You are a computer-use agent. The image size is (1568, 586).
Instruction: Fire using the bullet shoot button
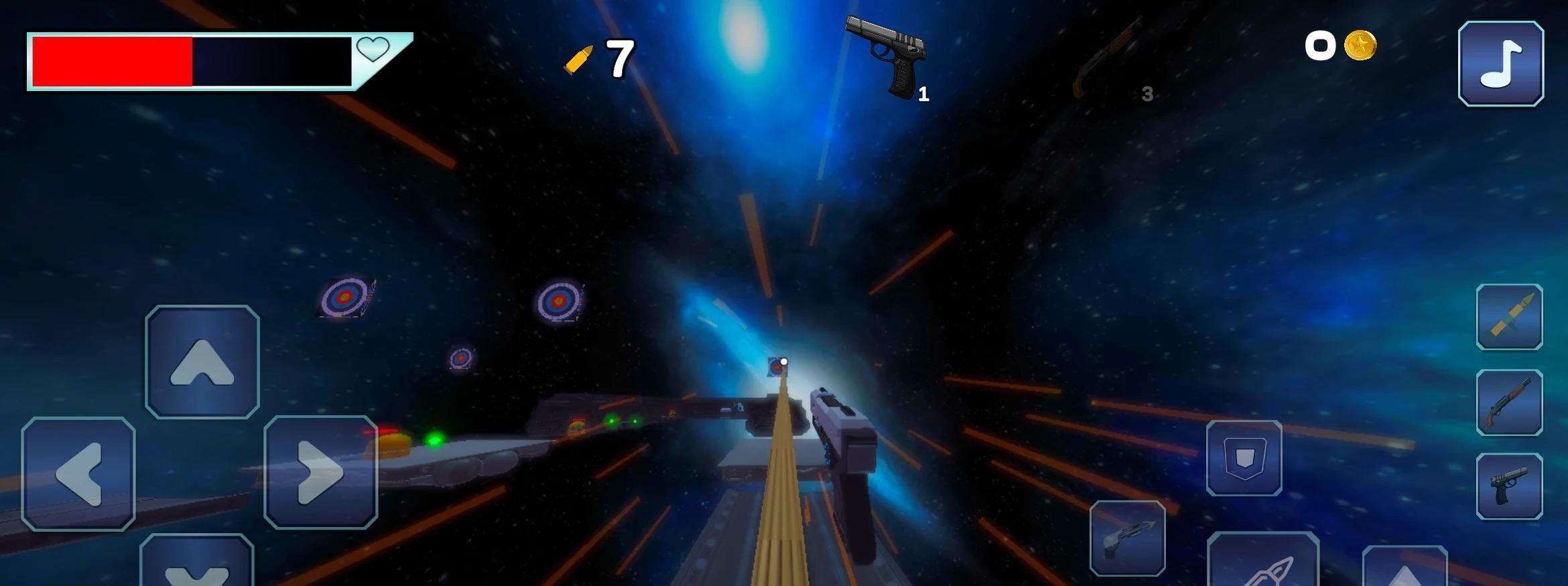(x=1262, y=564)
